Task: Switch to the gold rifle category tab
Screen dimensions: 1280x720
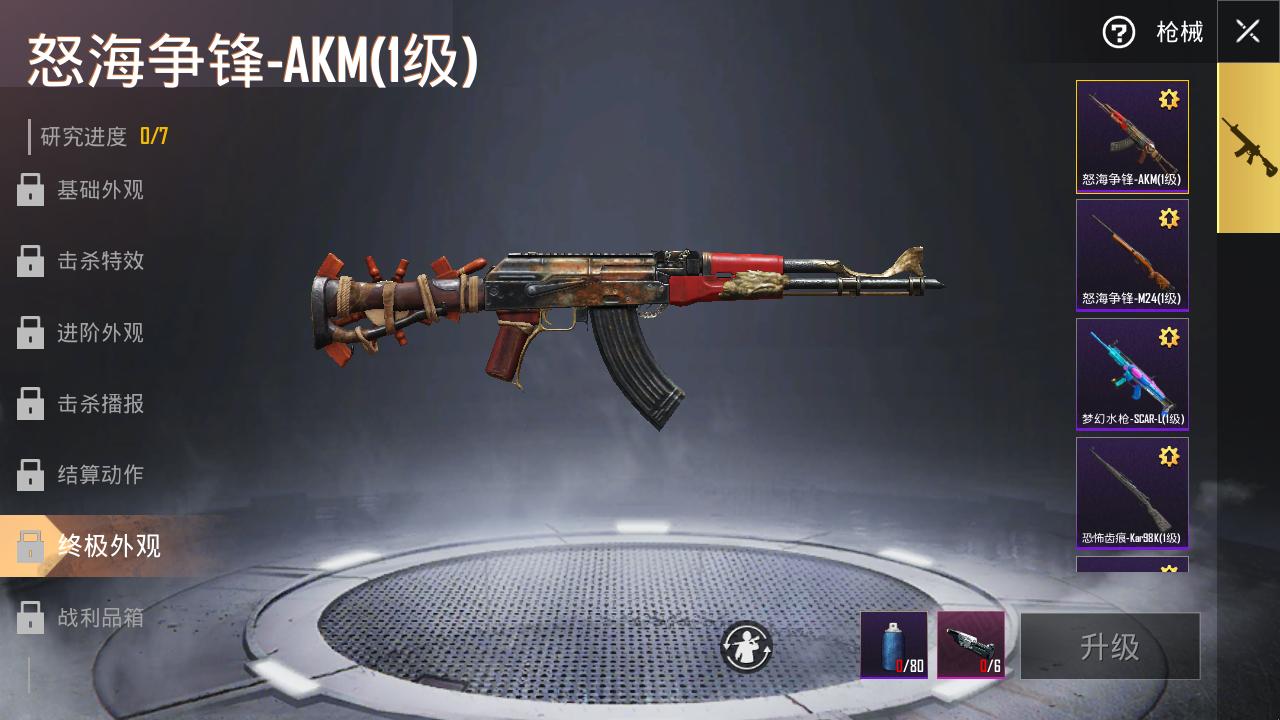Action: (1248, 148)
